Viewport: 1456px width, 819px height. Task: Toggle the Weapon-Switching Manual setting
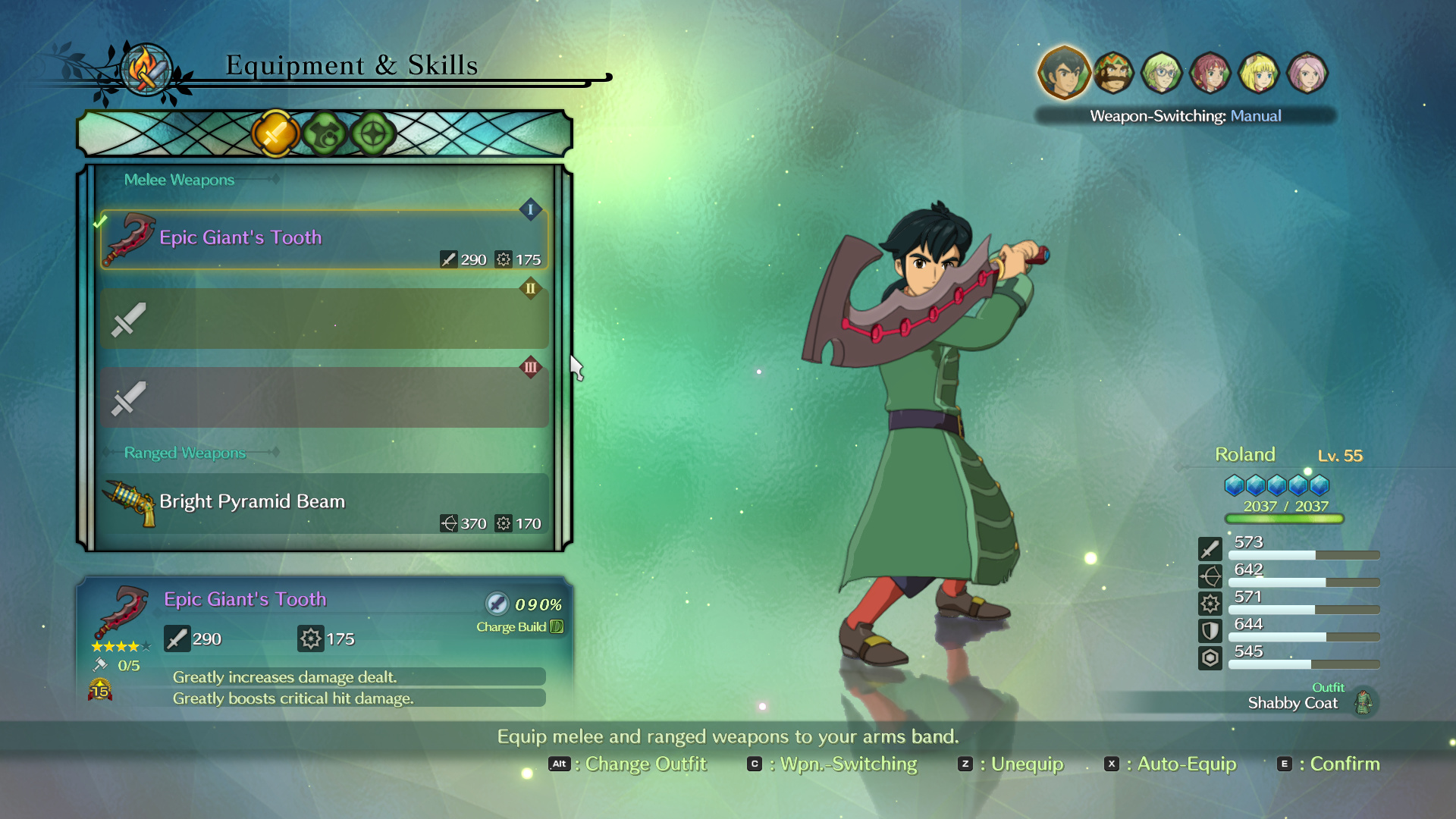pyautogui.click(x=1185, y=116)
